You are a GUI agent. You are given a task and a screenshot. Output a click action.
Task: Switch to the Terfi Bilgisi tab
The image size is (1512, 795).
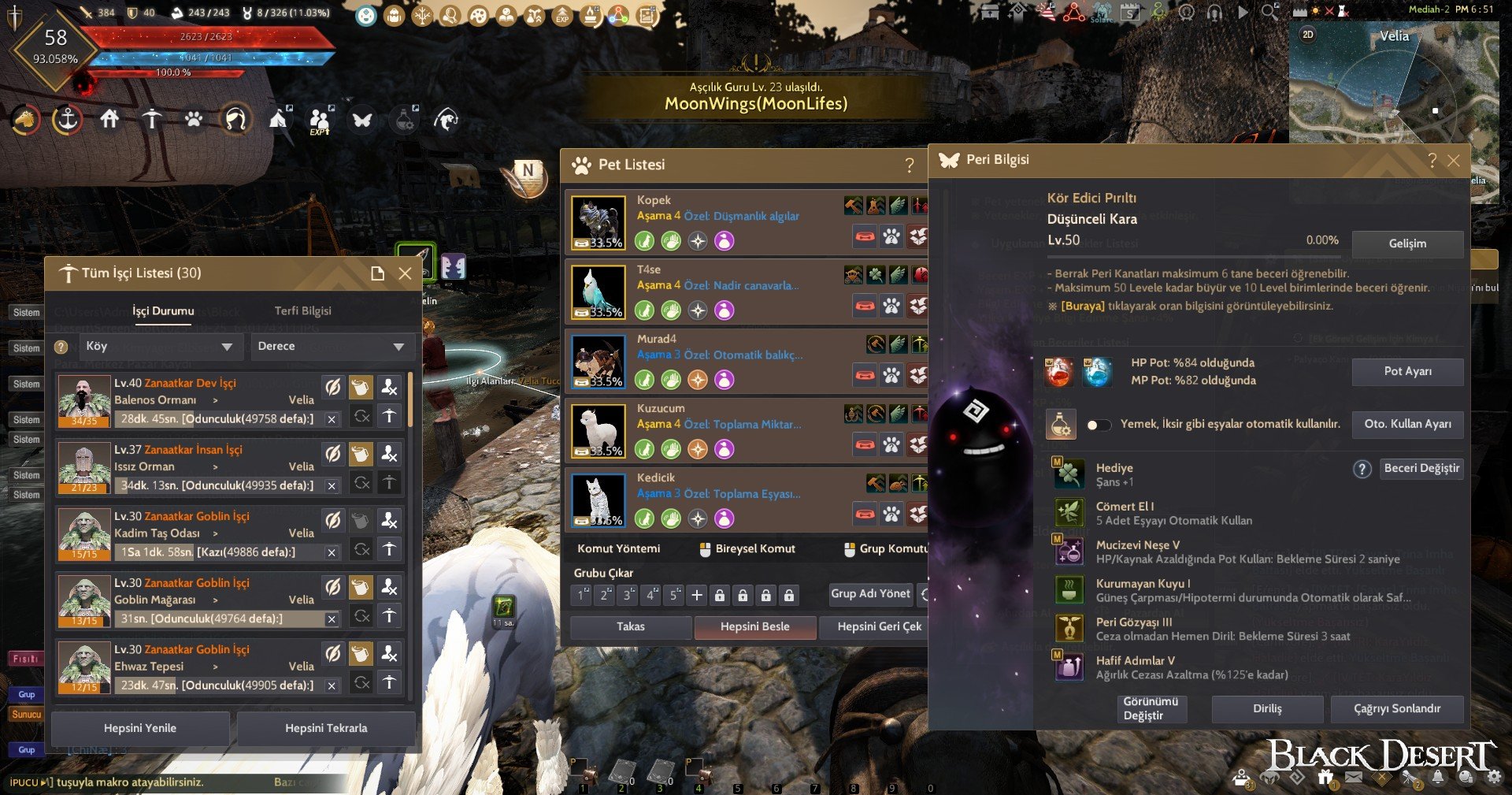302,311
